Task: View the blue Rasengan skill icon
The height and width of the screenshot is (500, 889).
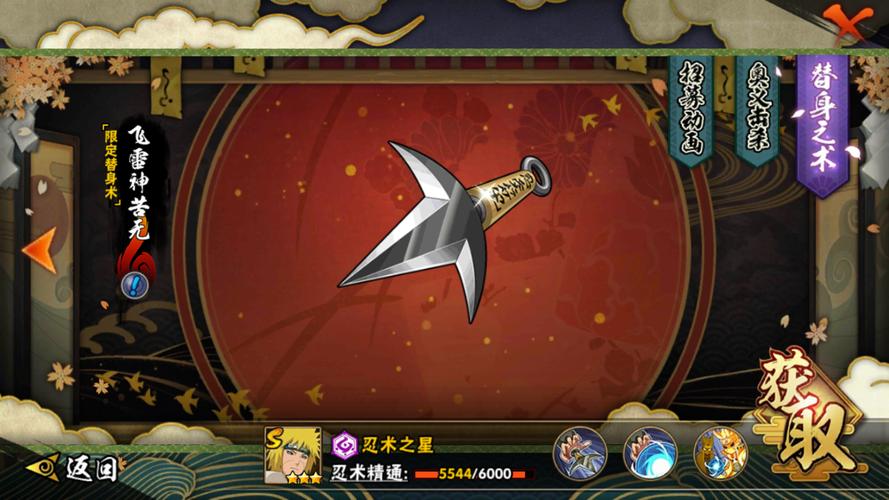Action: (650, 453)
